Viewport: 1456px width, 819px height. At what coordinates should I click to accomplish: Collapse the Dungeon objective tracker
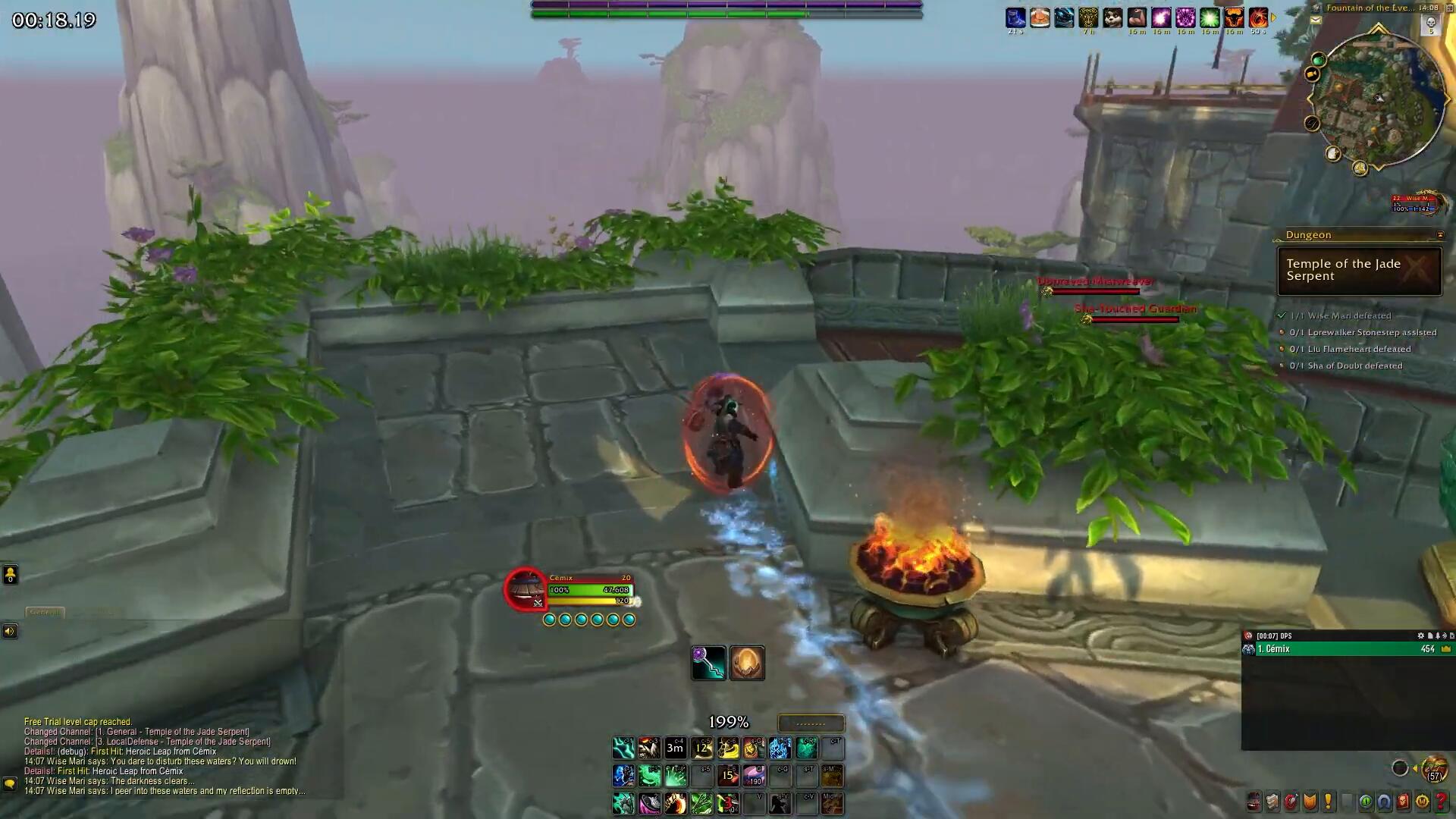(x=1440, y=235)
